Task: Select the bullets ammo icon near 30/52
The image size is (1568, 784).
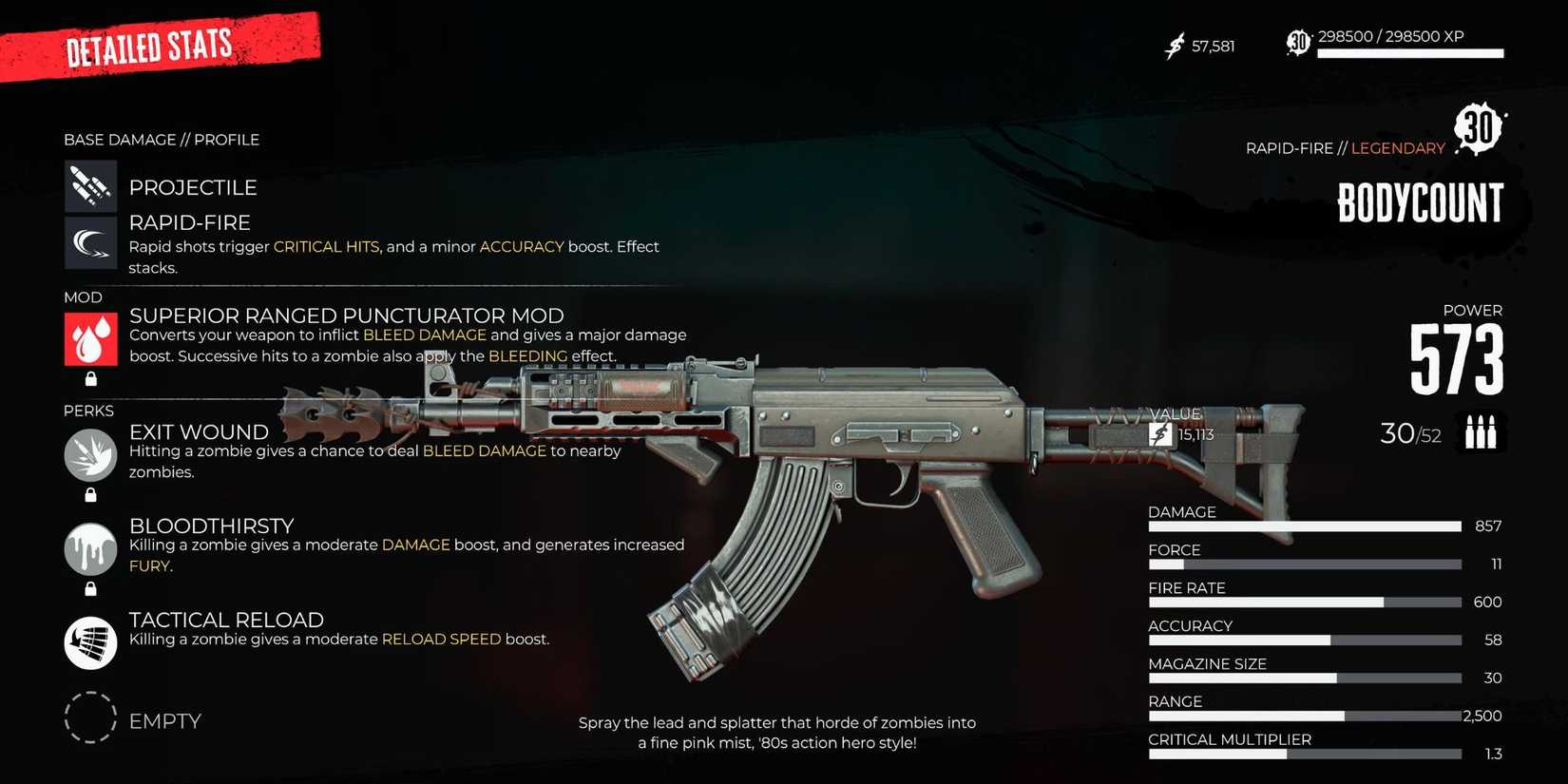Action: tap(1480, 432)
